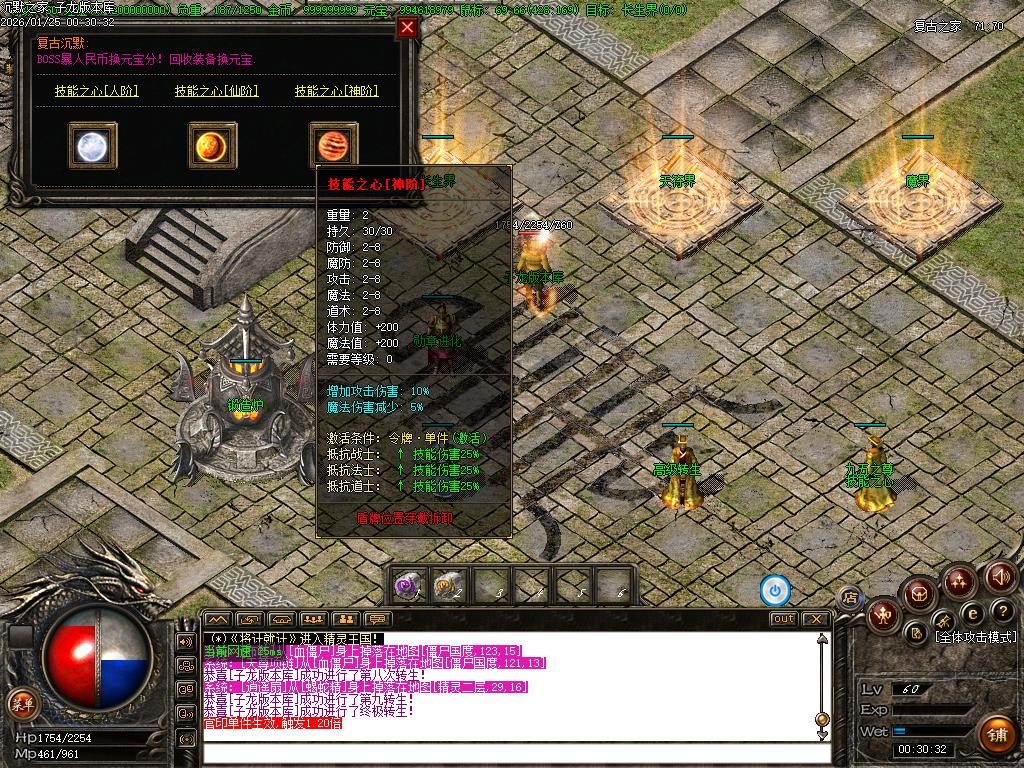Click the chat panel's out button
Screen dimensions: 1024x768
click(x=784, y=619)
